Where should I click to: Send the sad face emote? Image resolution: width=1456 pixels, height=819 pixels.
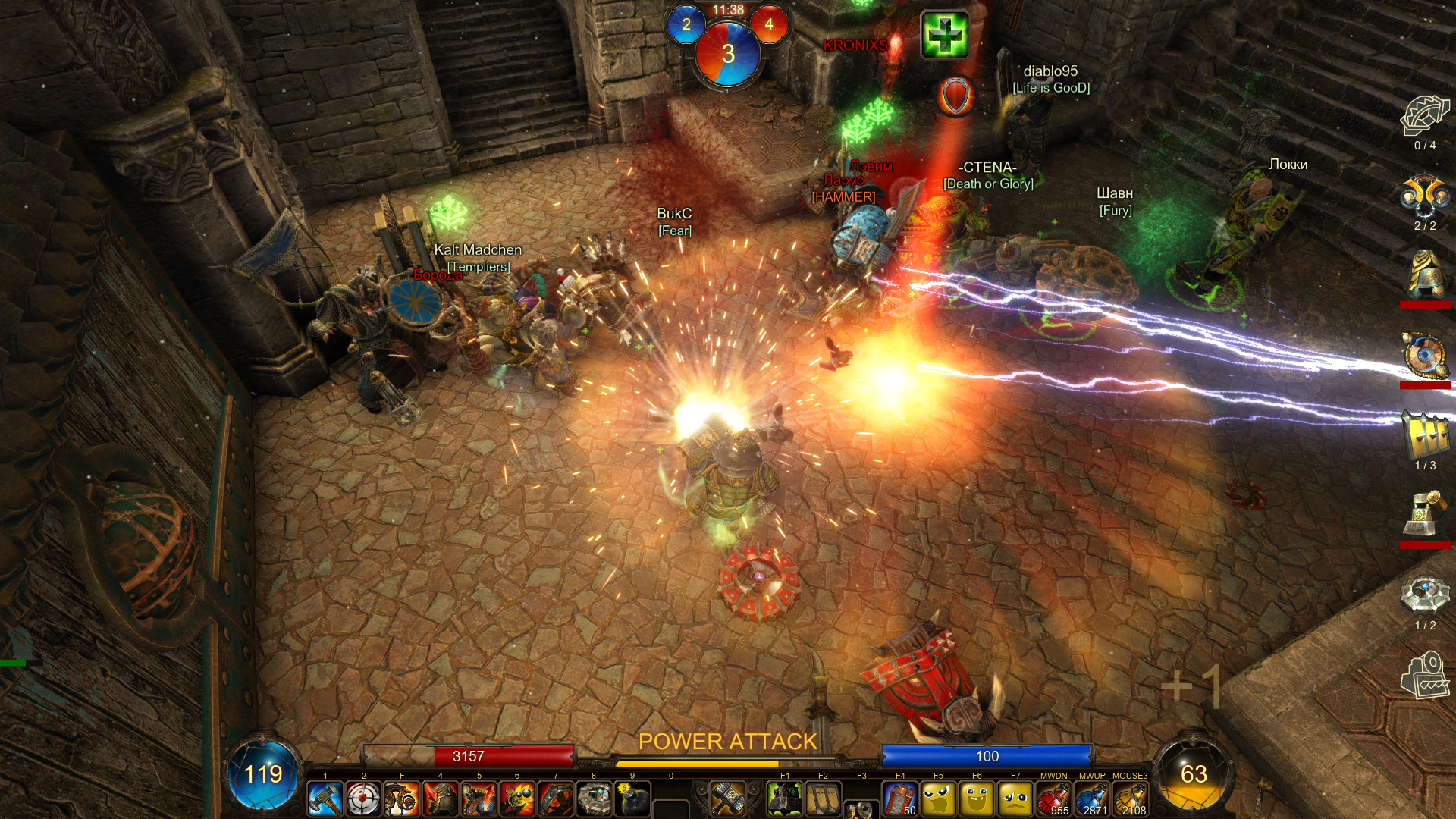coord(1015,799)
